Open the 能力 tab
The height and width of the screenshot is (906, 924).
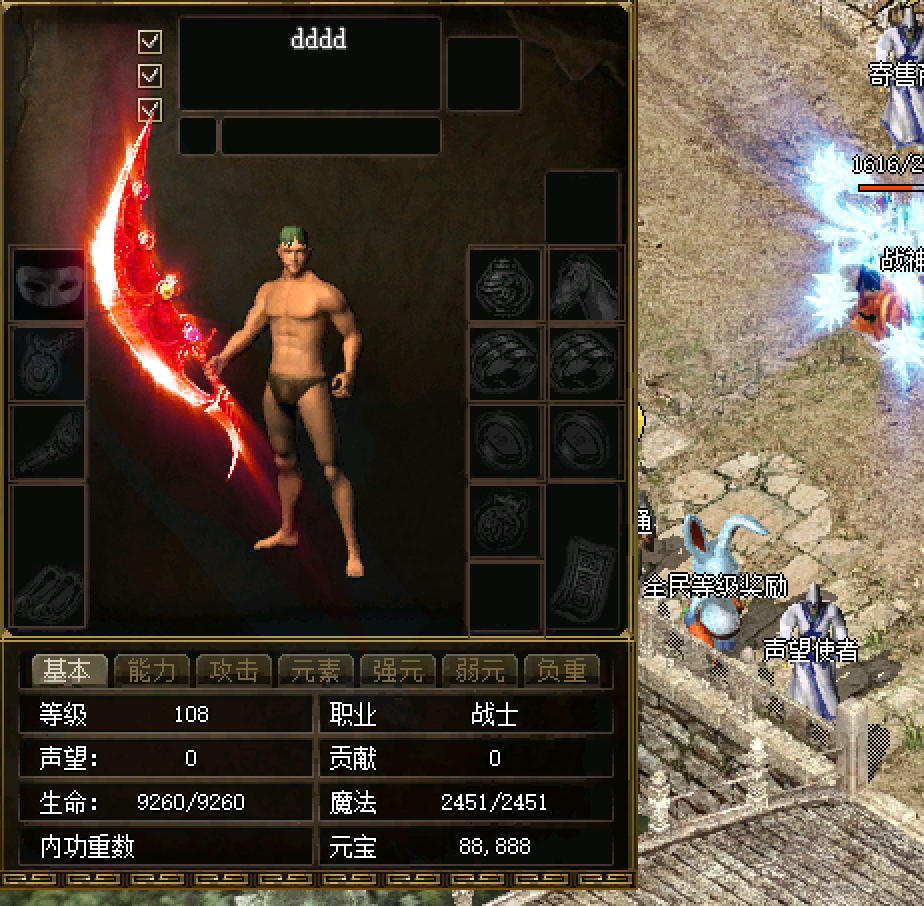point(151,670)
